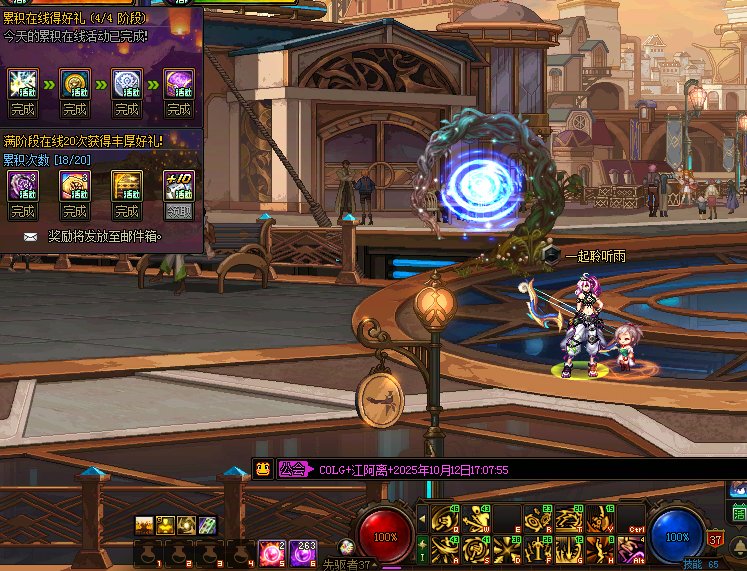
Task: Select the first golden buff status icon
Action: click(144, 524)
